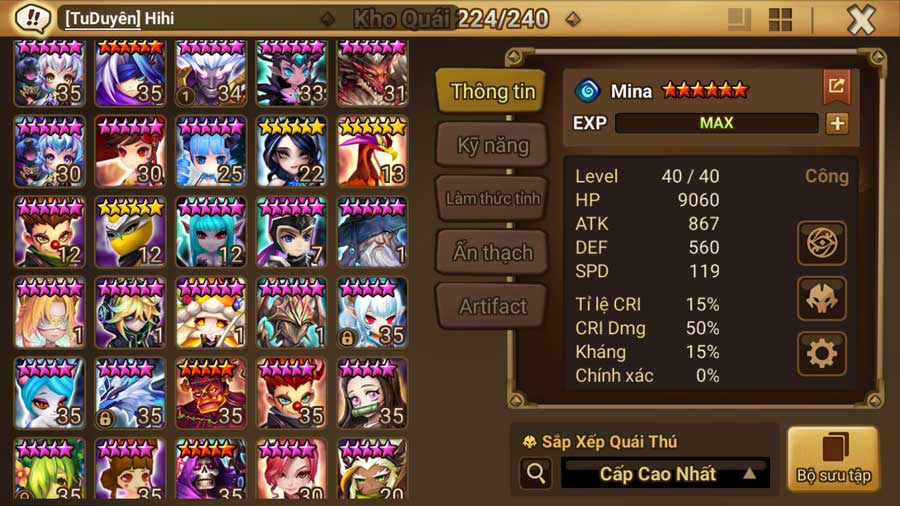
Task: Show the Artifact tab
Action: [492, 306]
